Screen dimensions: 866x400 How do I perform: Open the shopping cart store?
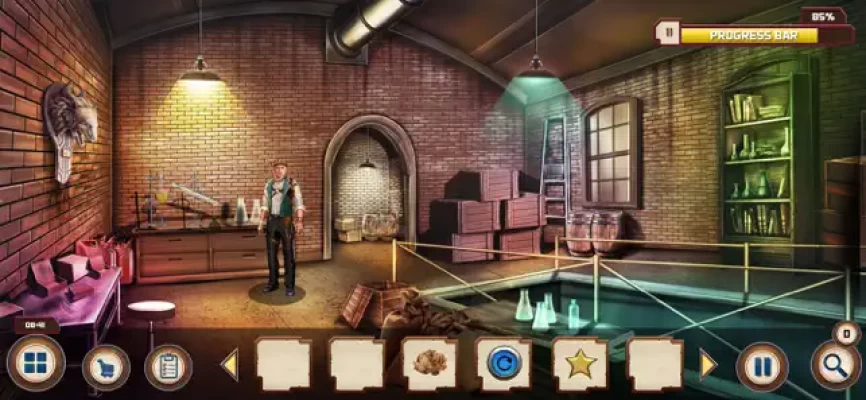105,367
